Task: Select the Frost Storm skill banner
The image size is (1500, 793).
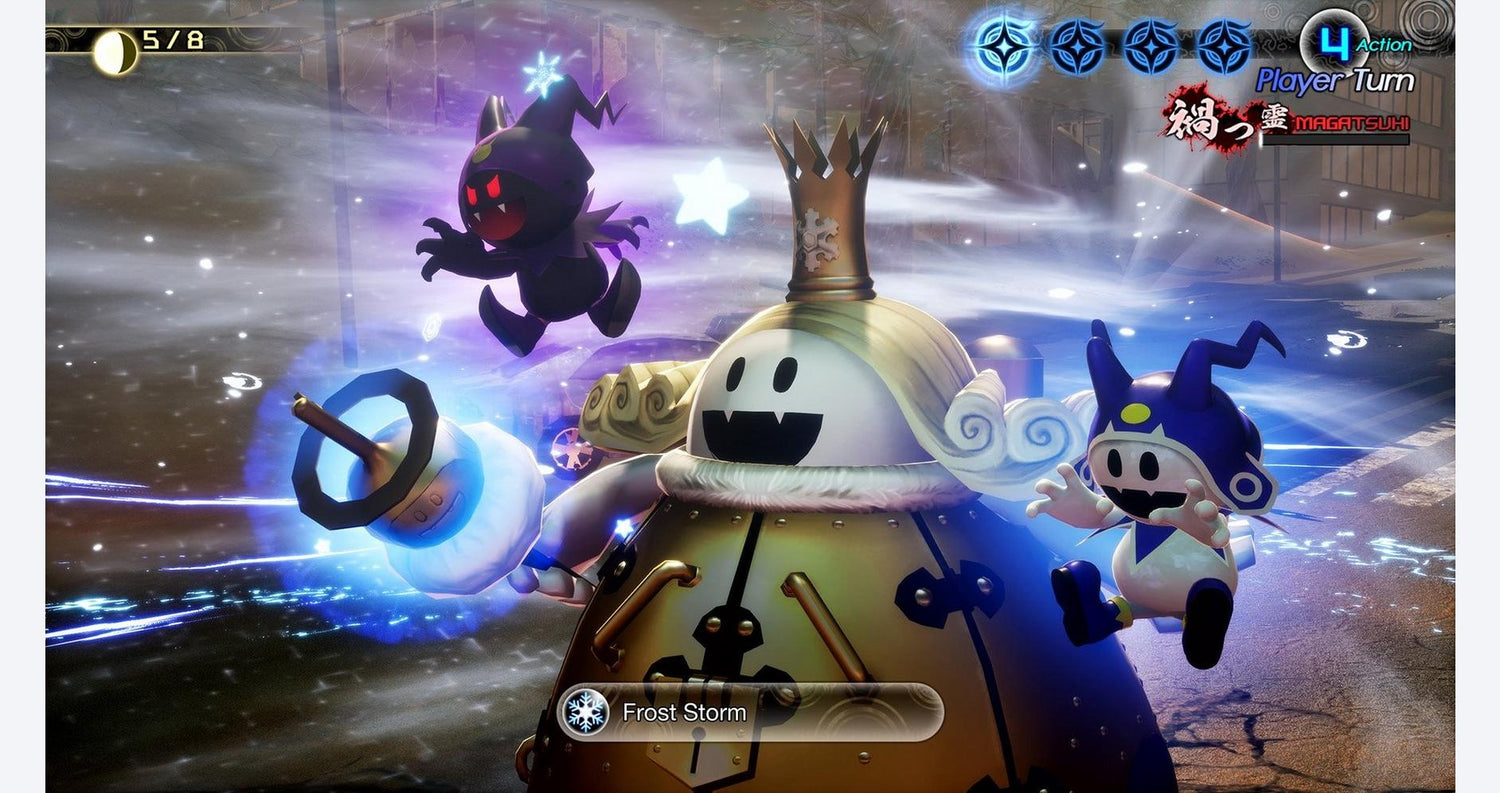Action: tap(750, 712)
